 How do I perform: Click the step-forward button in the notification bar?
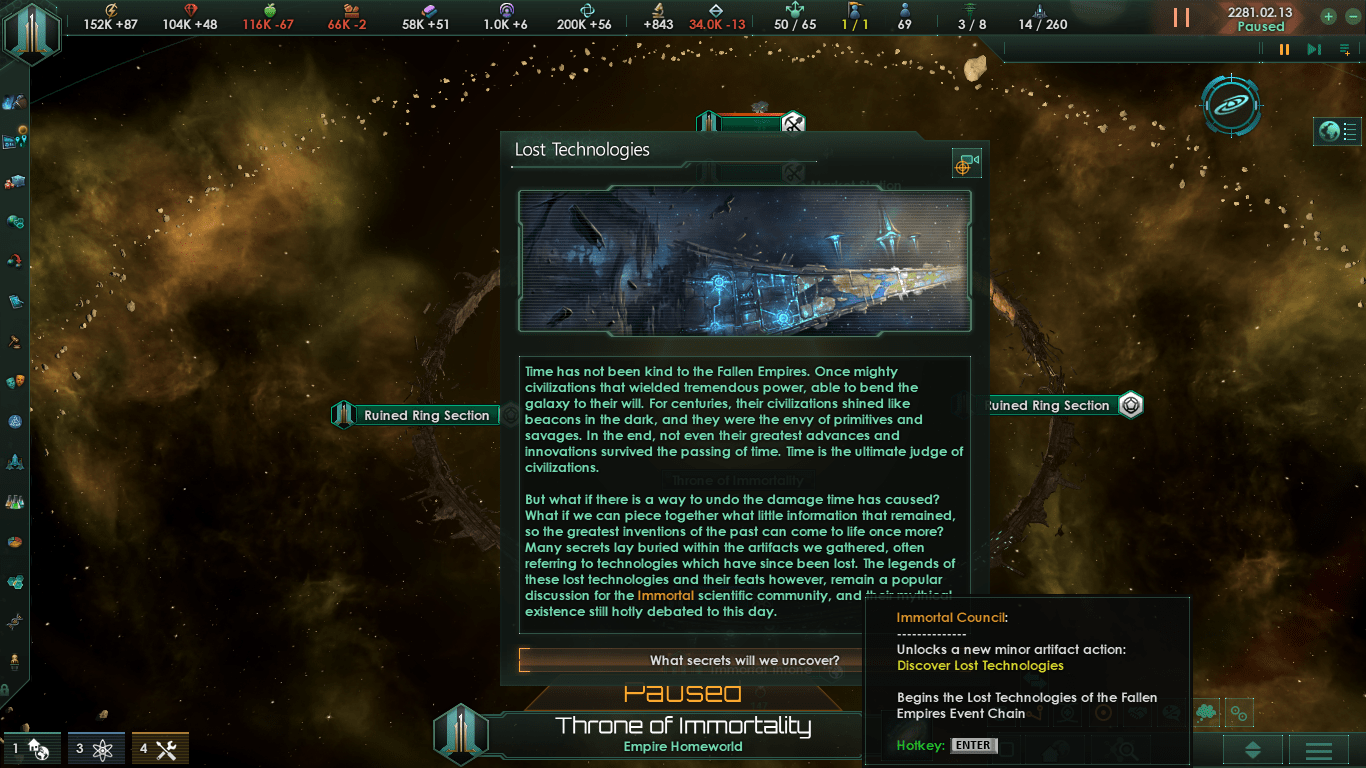[1314, 49]
